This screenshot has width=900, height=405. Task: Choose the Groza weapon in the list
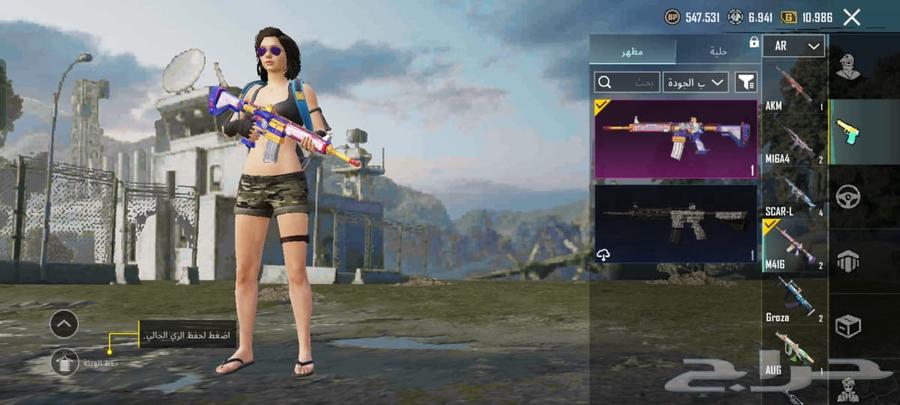coord(795,300)
